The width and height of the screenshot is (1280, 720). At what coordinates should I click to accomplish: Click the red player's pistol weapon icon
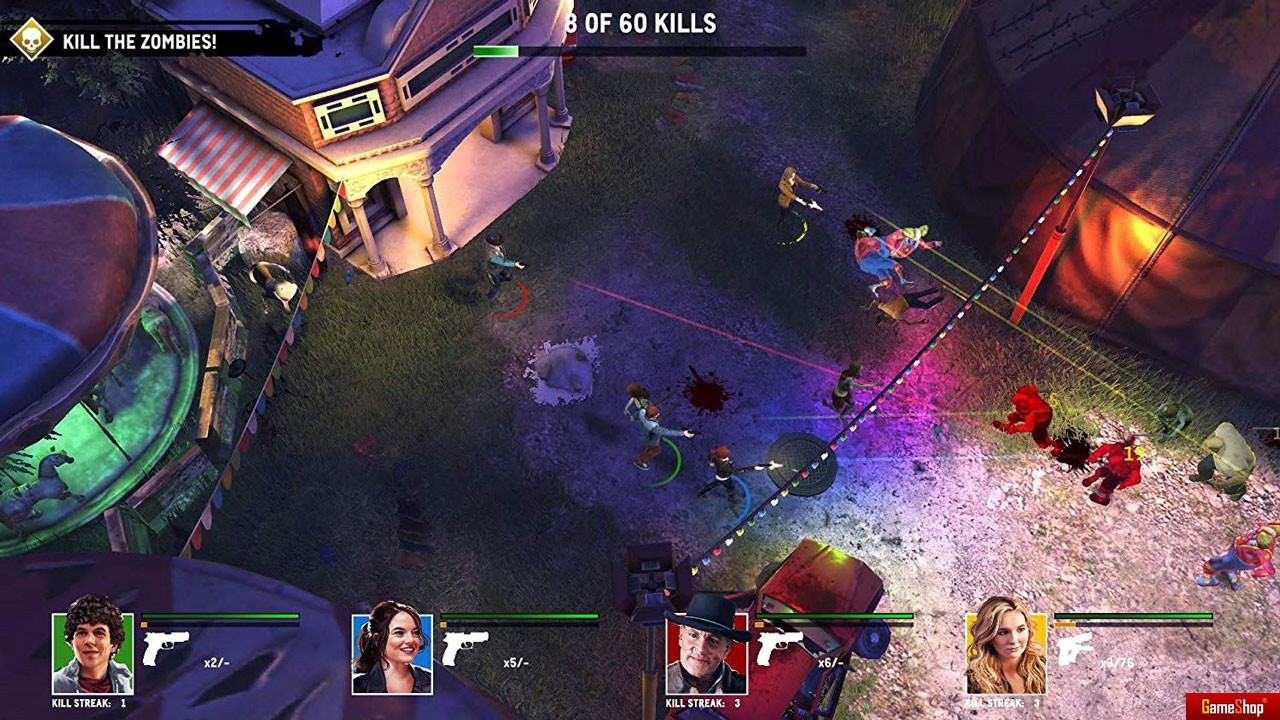pos(779,648)
